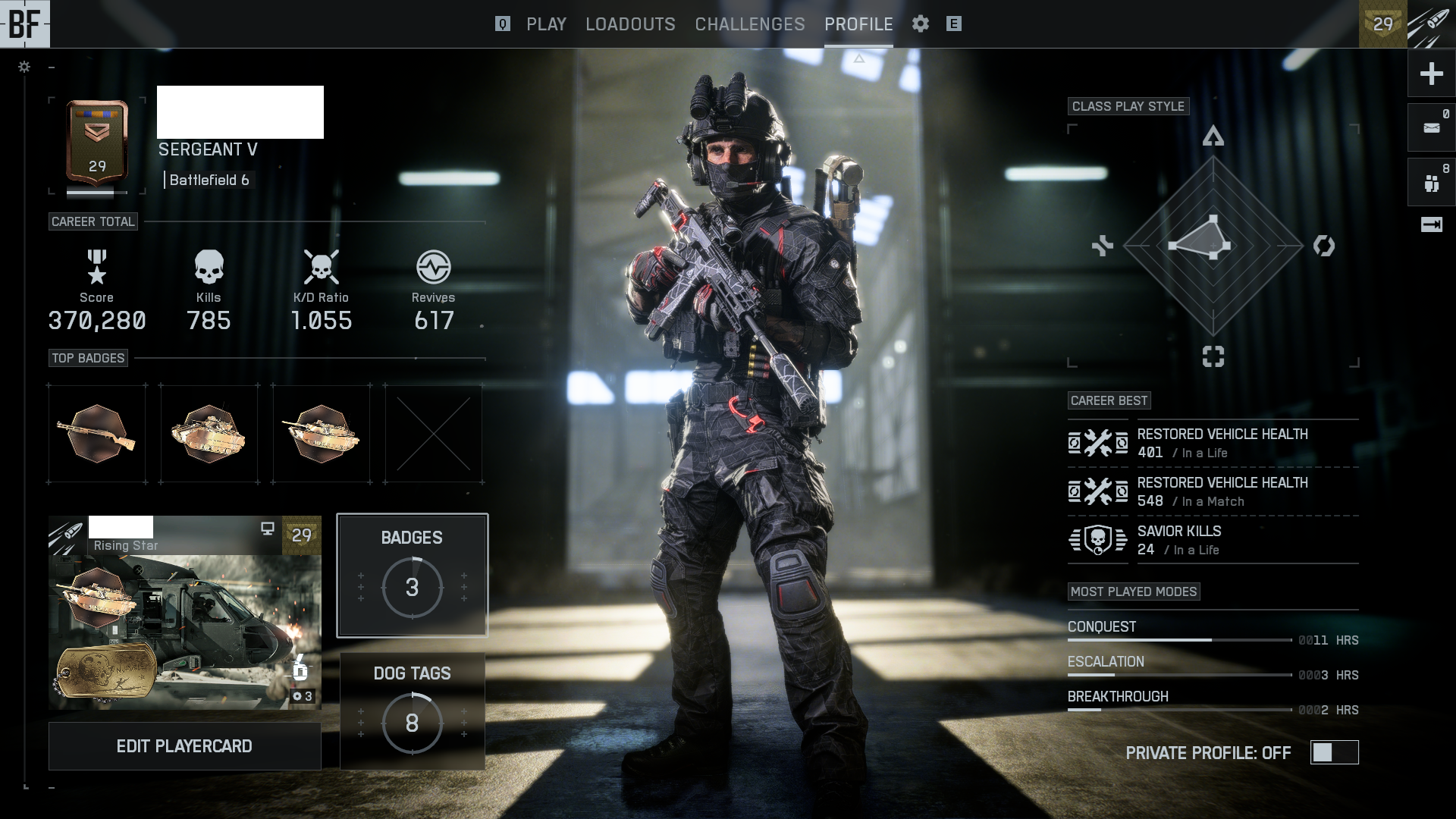The width and height of the screenshot is (1456, 819).
Task: Open the Play tab
Action: pyautogui.click(x=546, y=24)
